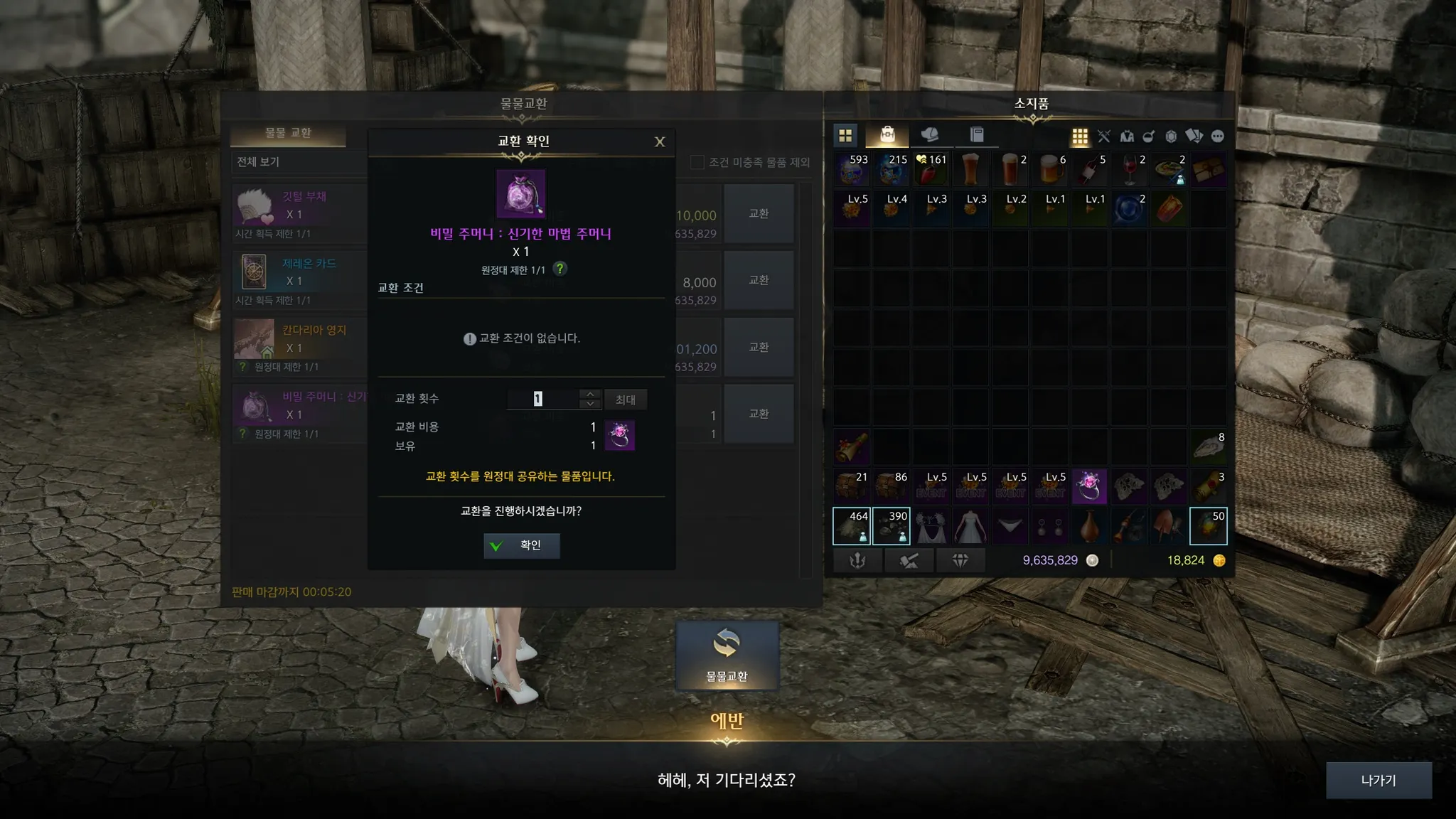This screenshot has width=1456, height=819.
Task: Click the anchor icon below inventory
Action: 858,561
